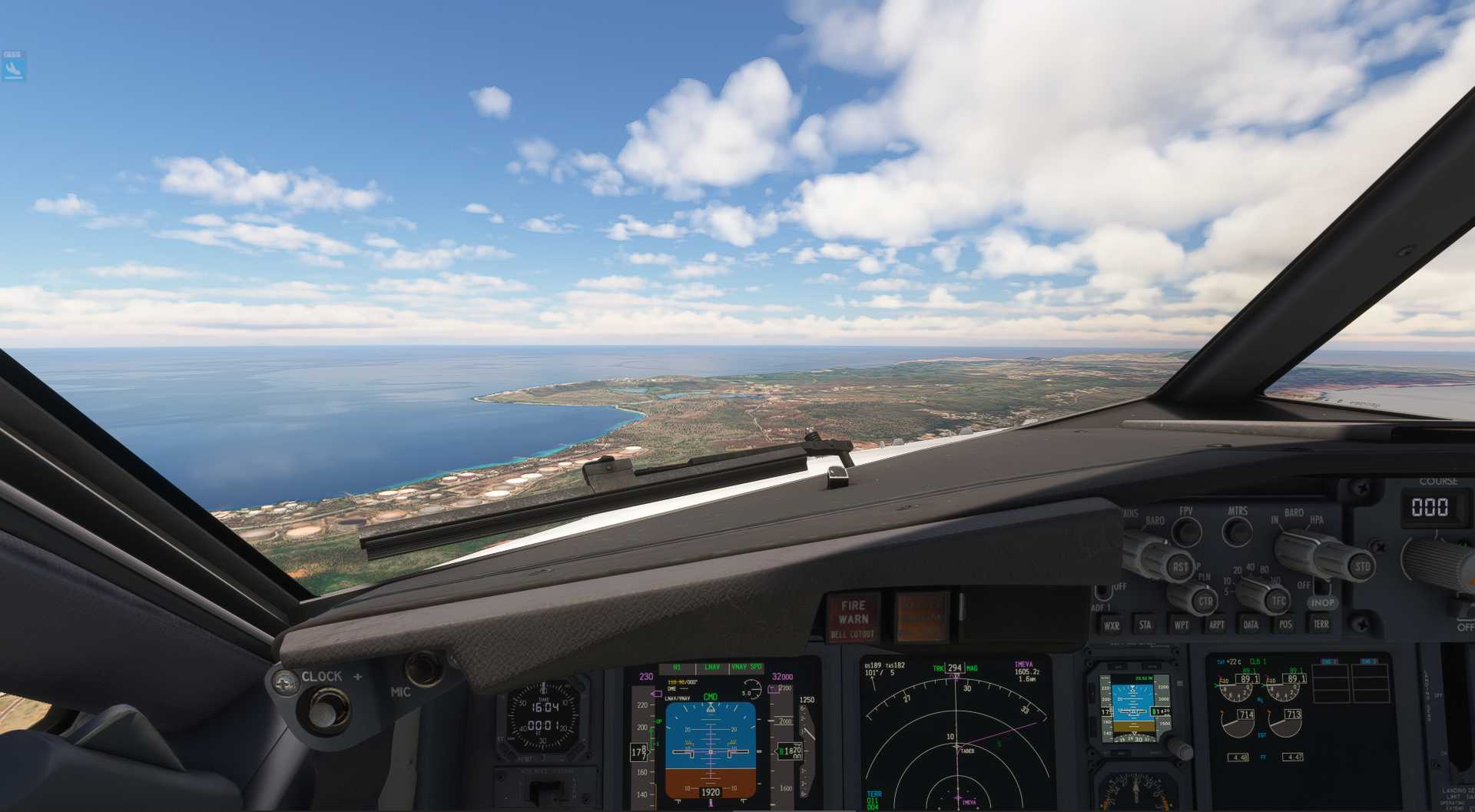Switch on the TERR terrain display button
The height and width of the screenshot is (812, 1475).
(x=1321, y=623)
